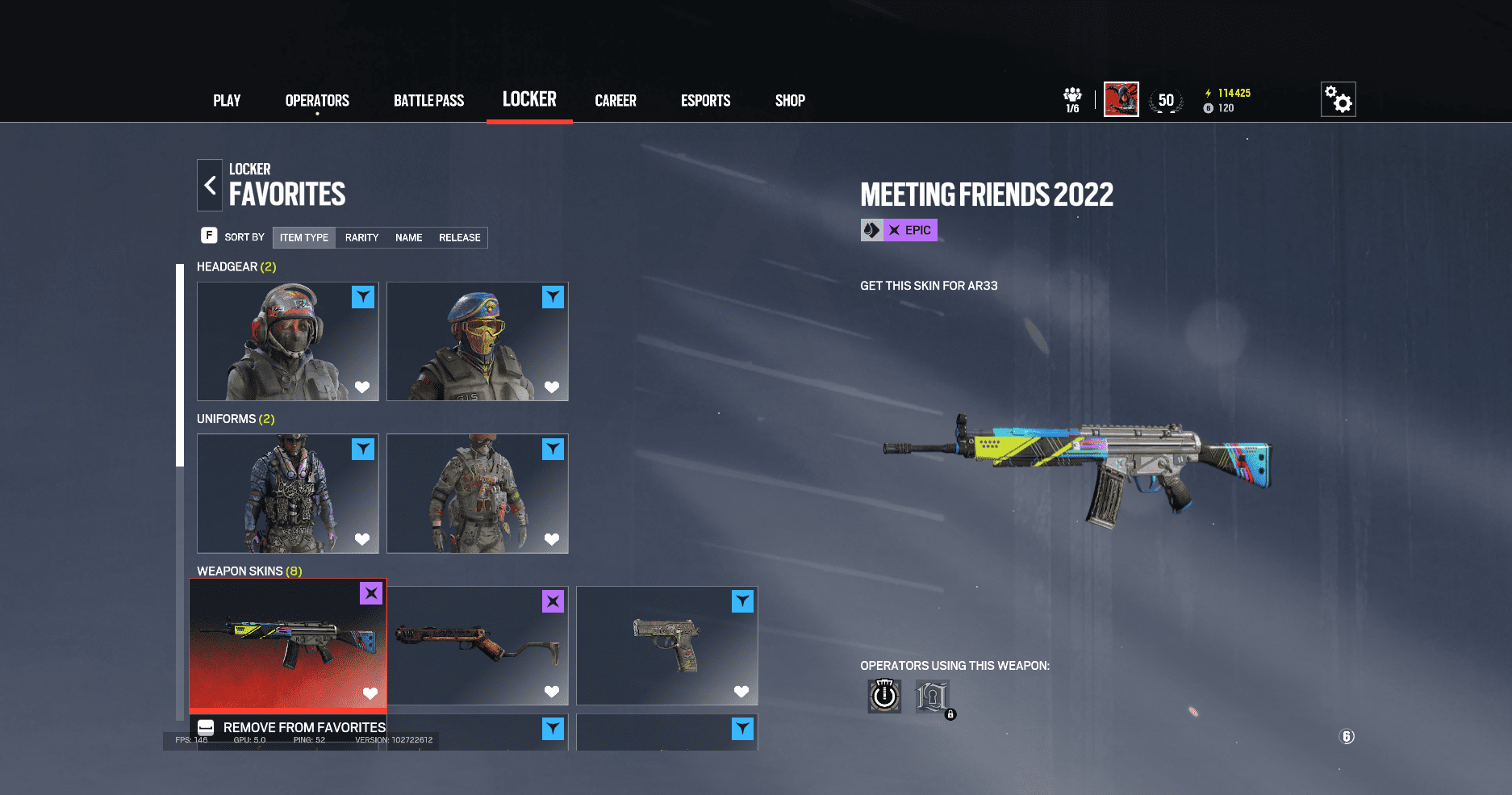Click the red player profile avatar
The height and width of the screenshot is (795, 1512).
[x=1121, y=99]
